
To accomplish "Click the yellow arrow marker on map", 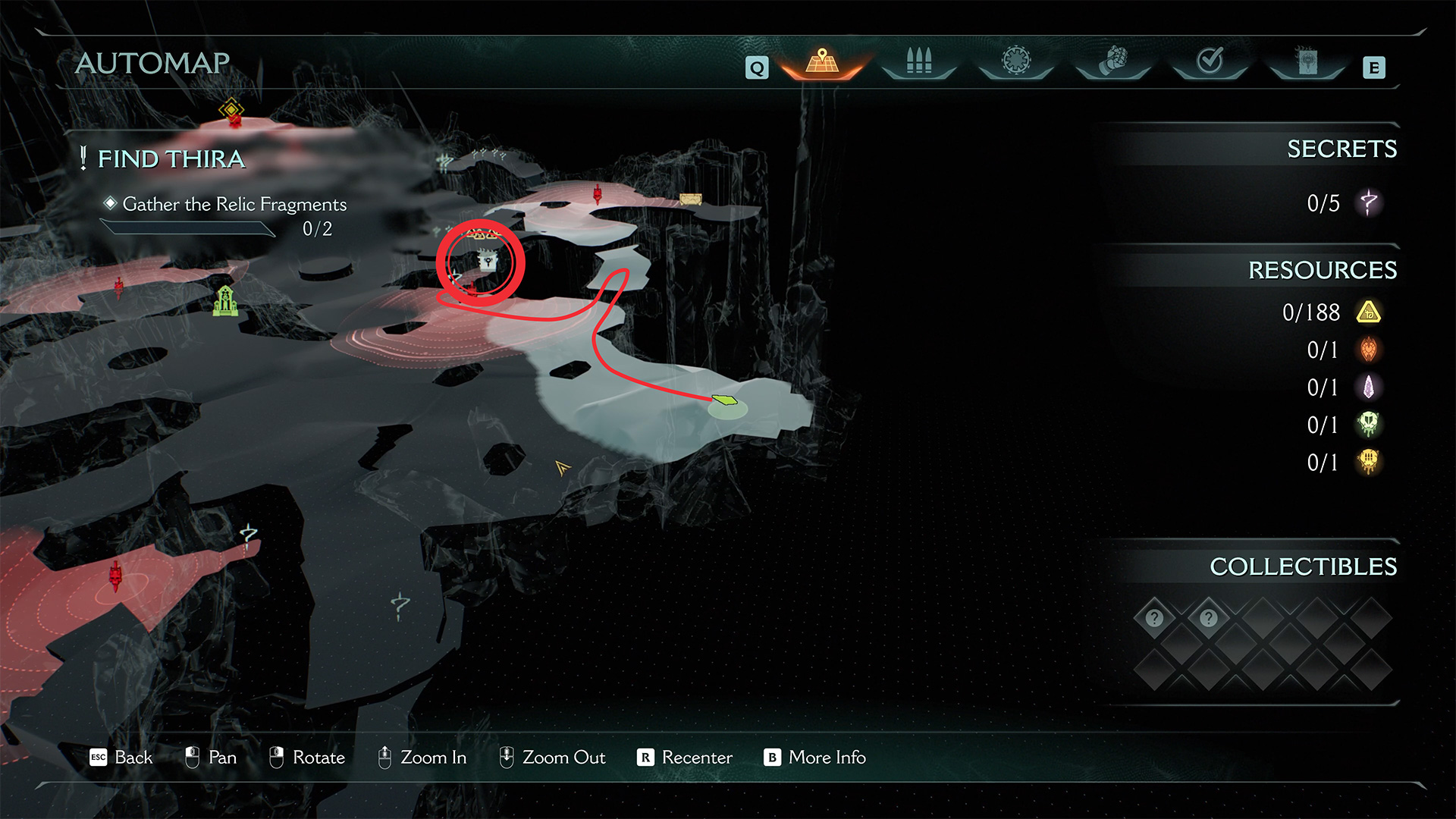I will tap(562, 468).
